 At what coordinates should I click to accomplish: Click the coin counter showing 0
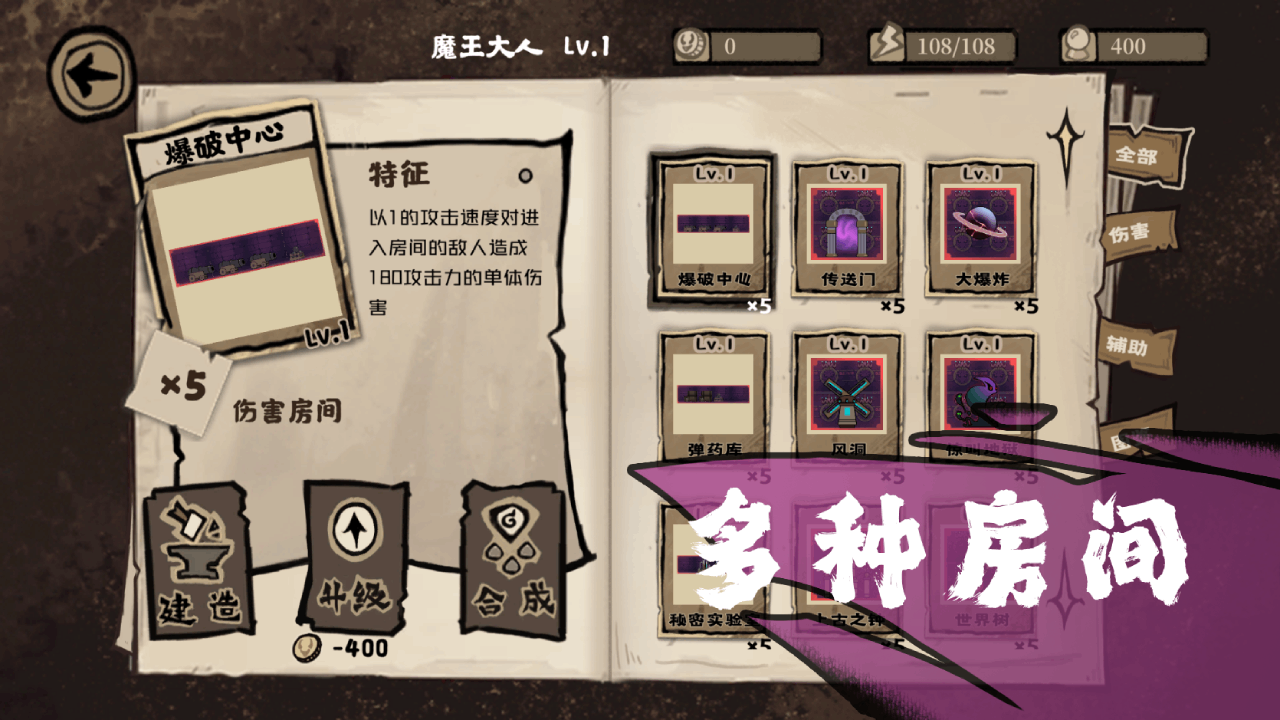coord(745,45)
